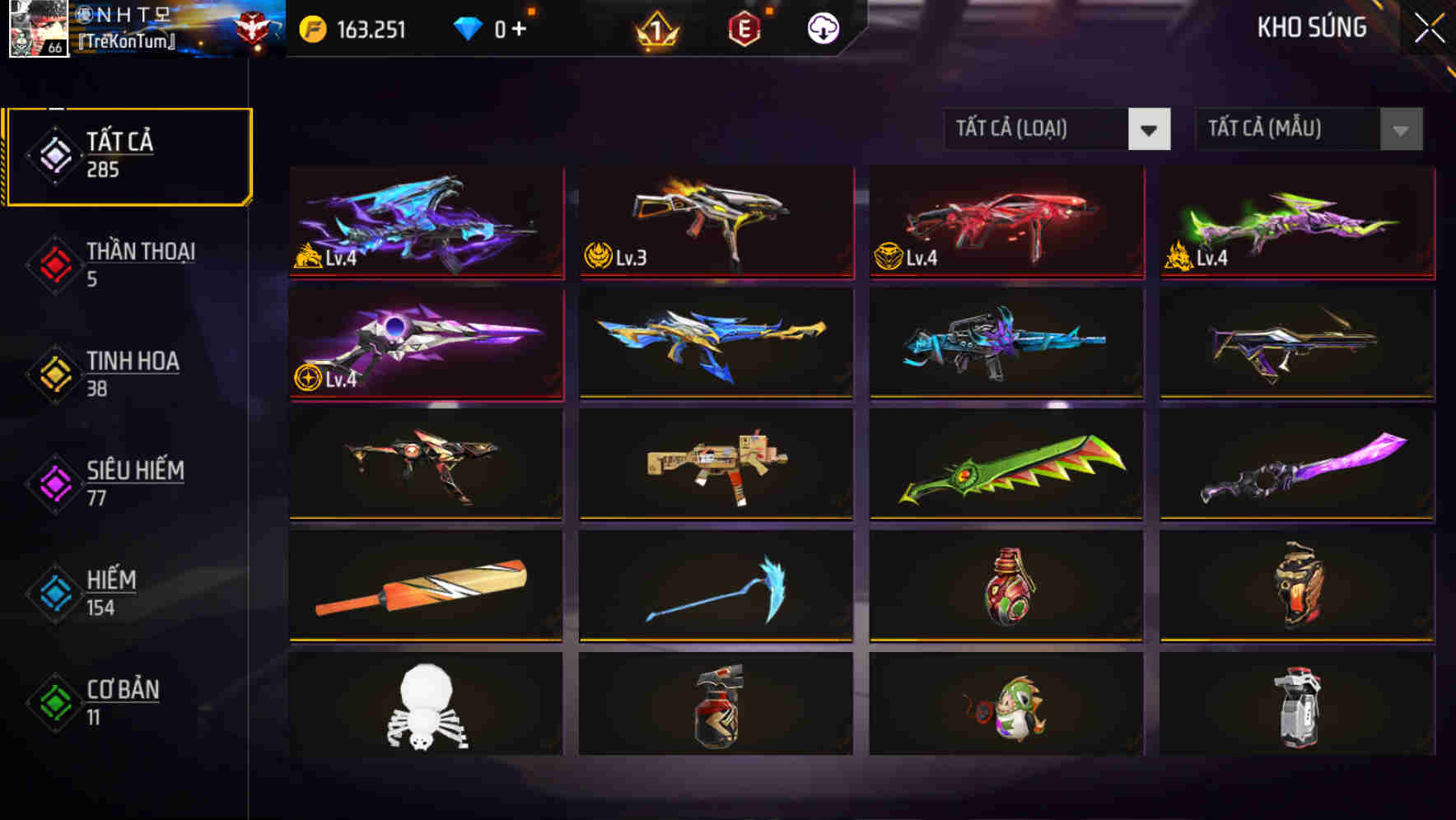Select the THẦN THOẠI red rarity icon
The image size is (1456, 820).
[54, 263]
